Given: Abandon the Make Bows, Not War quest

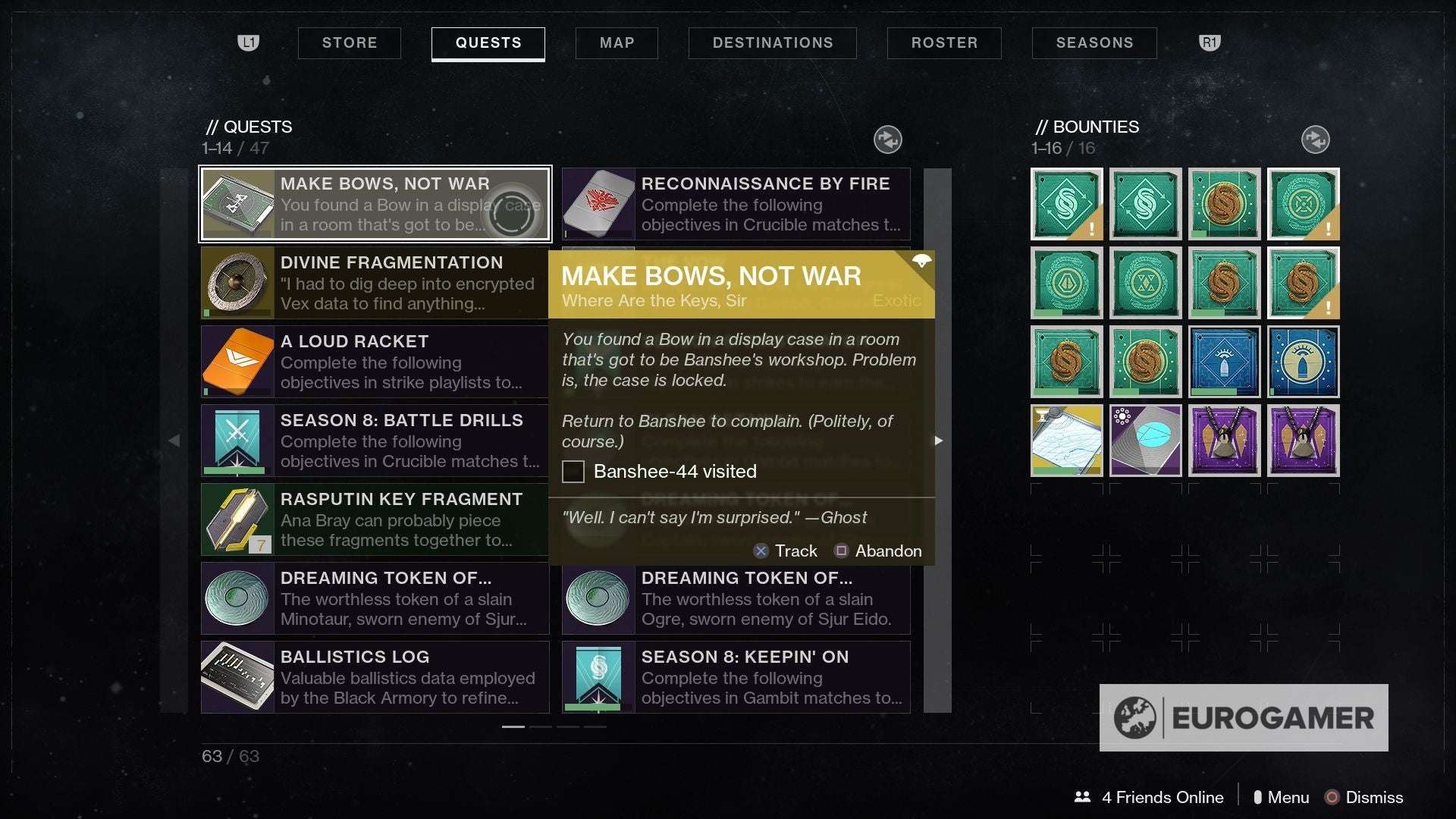Looking at the screenshot, I should pyautogui.click(x=878, y=551).
